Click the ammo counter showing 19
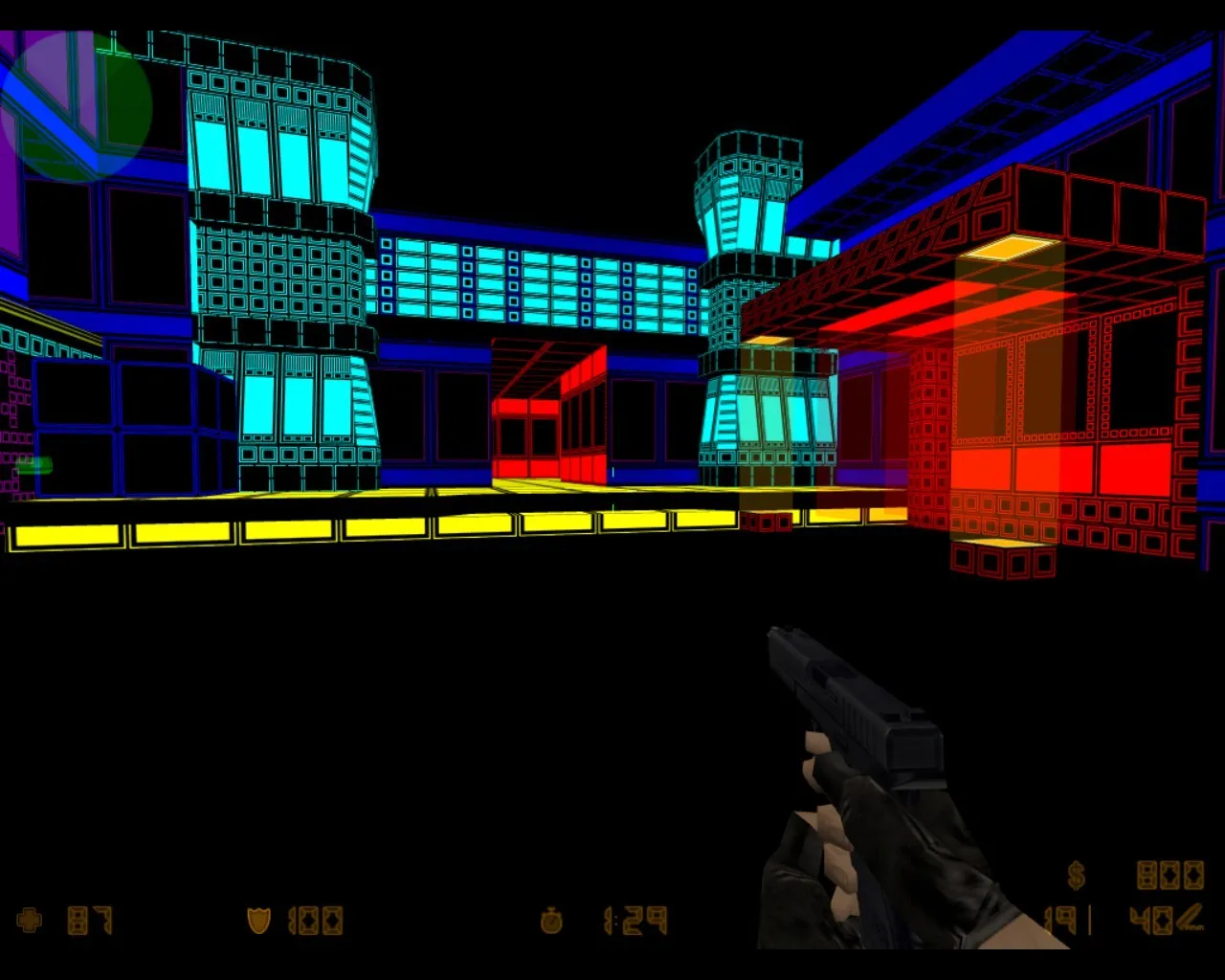This screenshot has height=980, width=1225. point(1059,919)
